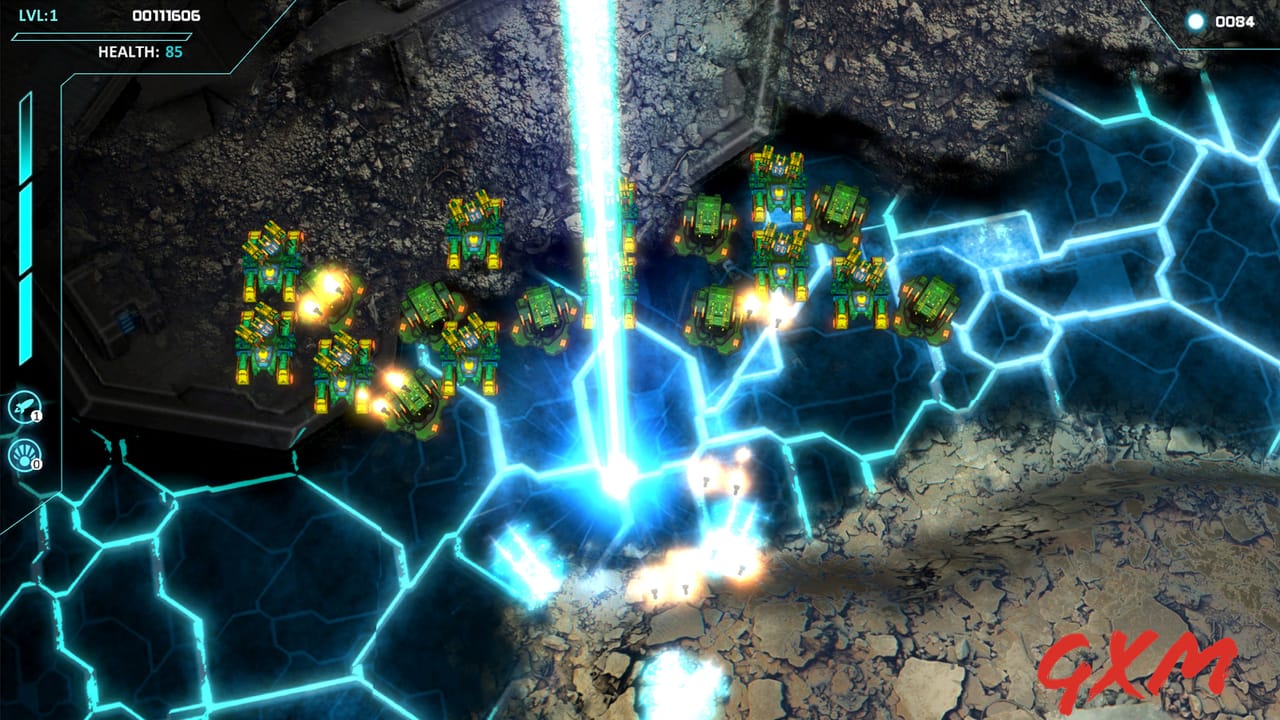Viewport: 1280px width, 720px height.
Task: Click the gem counter orb icon
Action: [x=1197, y=18]
